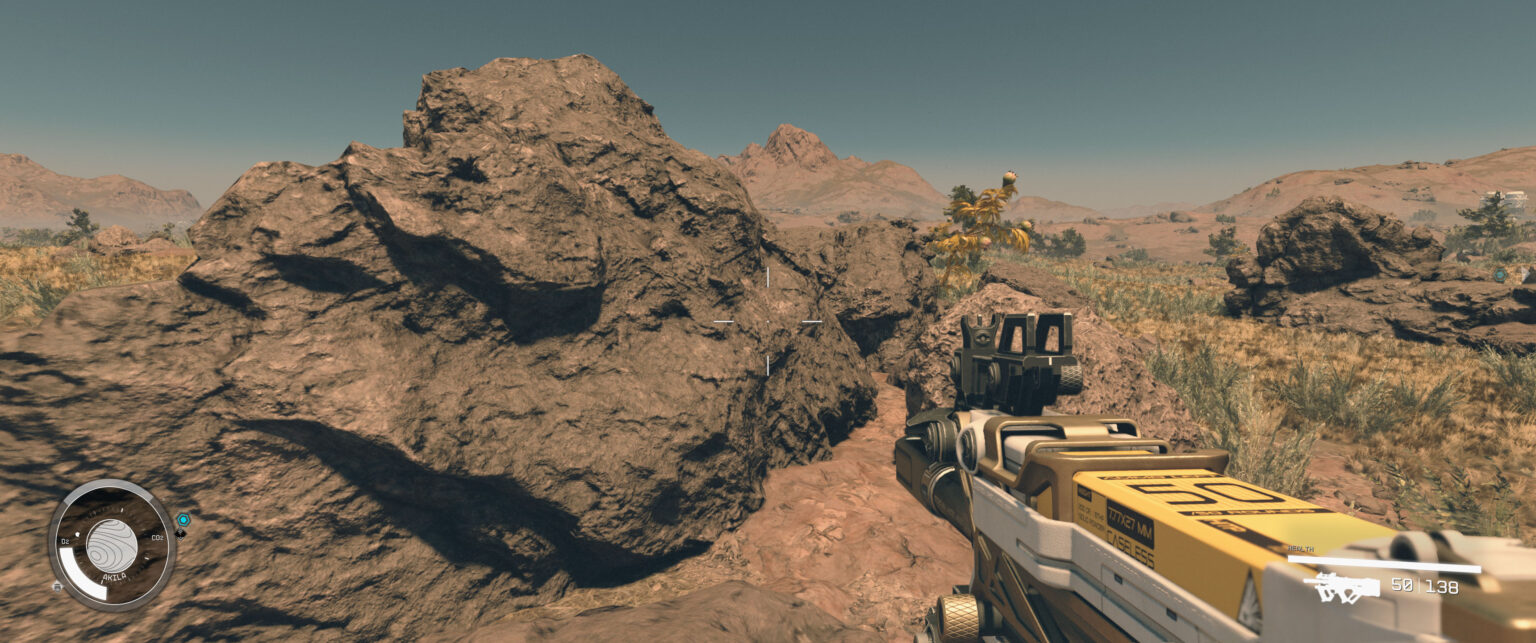Click the blue hexagon marker beside the compass
This screenshot has height=643, width=1536.
[183, 520]
